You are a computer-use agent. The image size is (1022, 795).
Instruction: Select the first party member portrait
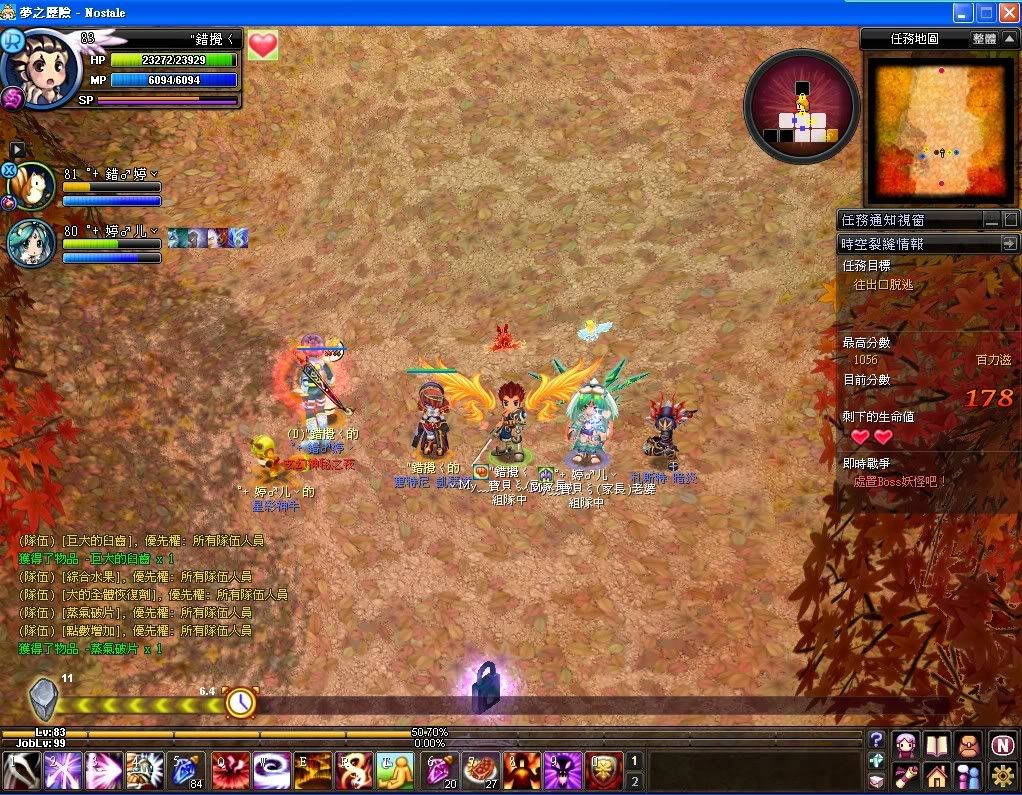[34, 187]
